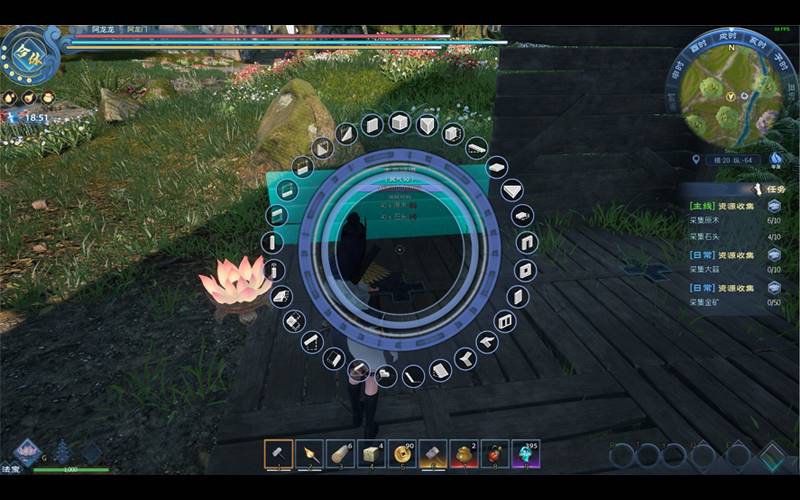Click the character portrait emblem

tap(26, 54)
